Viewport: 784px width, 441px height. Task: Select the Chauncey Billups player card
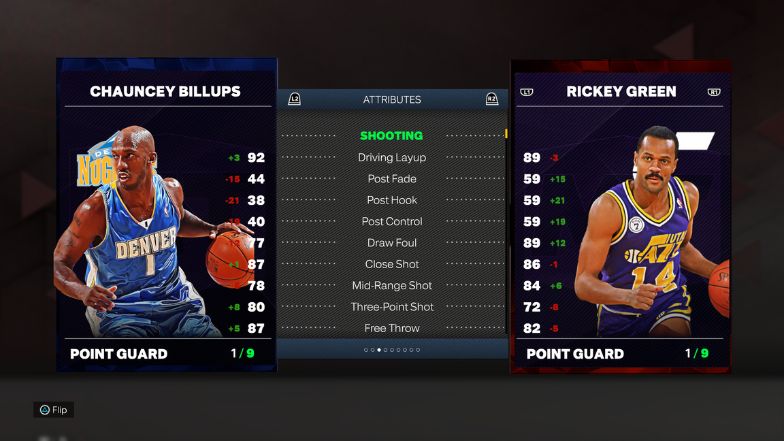coord(166,215)
